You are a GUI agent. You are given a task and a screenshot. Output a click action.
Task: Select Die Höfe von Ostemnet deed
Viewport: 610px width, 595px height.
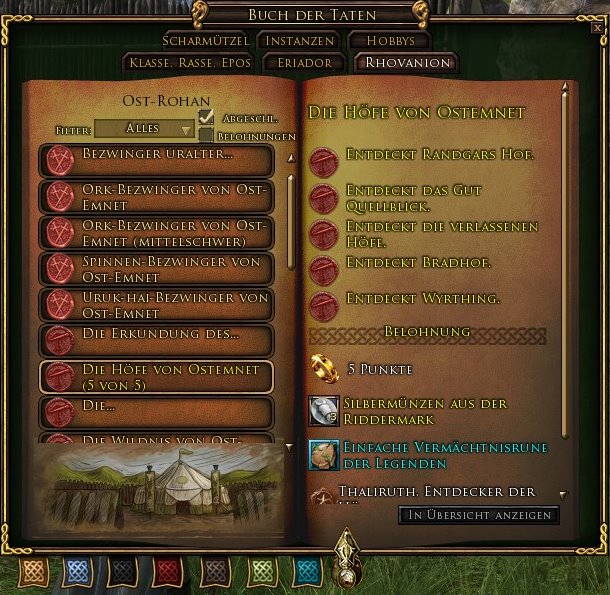(156, 376)
